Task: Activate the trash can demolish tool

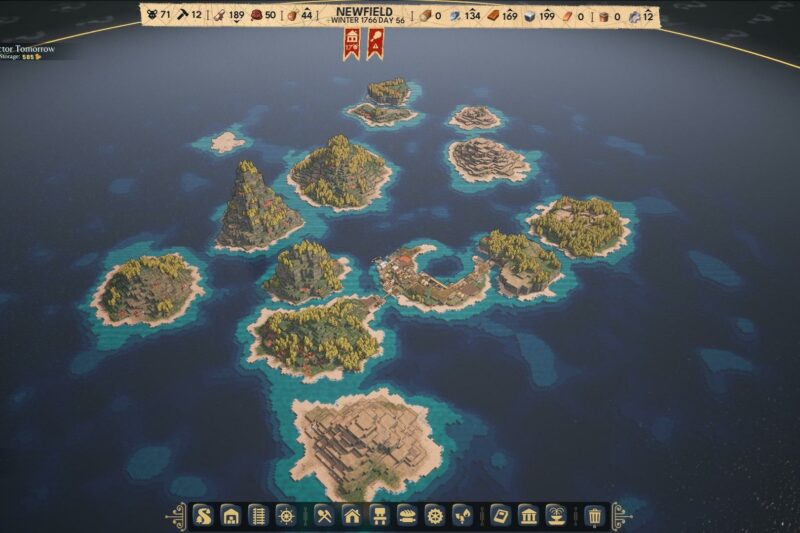Action: coord(595,516)
